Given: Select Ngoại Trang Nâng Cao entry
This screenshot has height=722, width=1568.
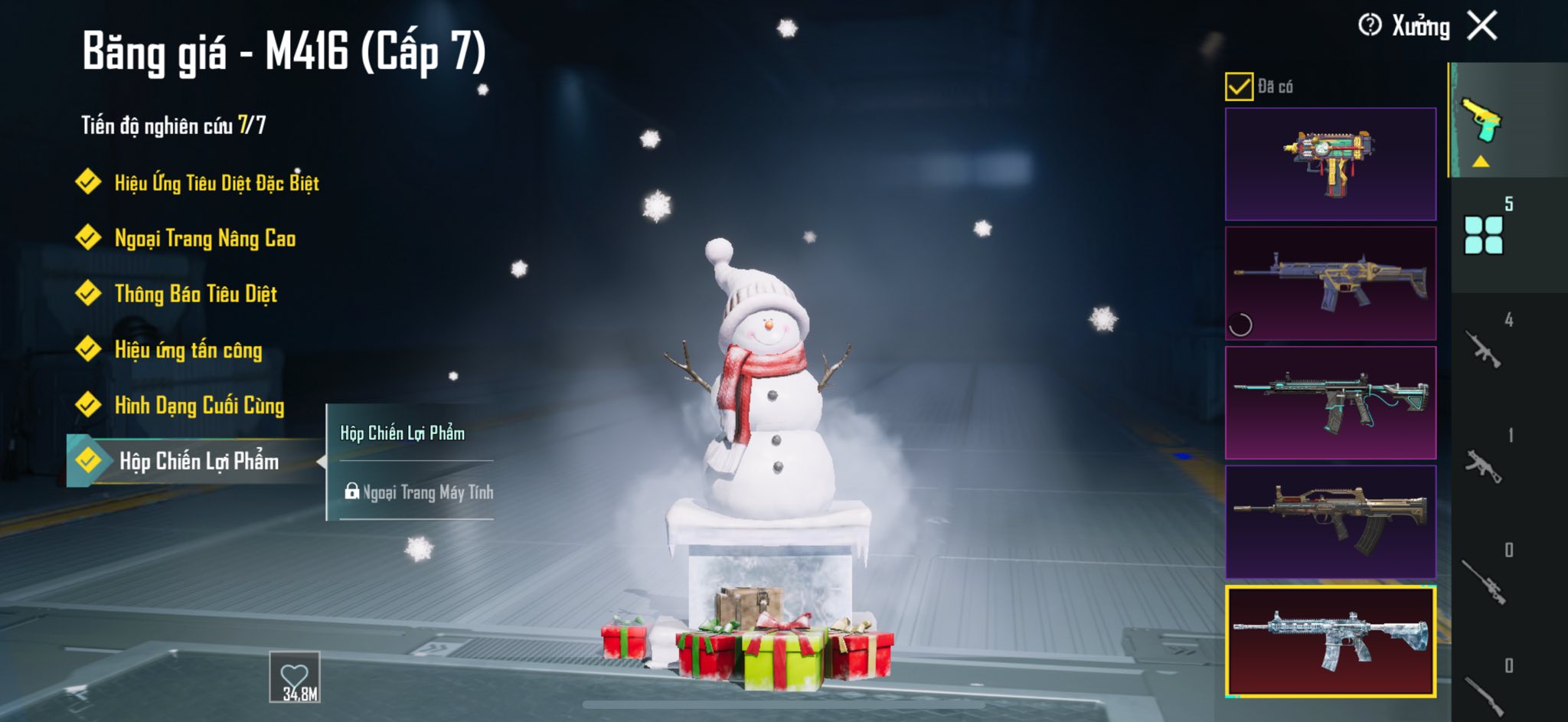Looking at the screenshot, I should point(204,239).
